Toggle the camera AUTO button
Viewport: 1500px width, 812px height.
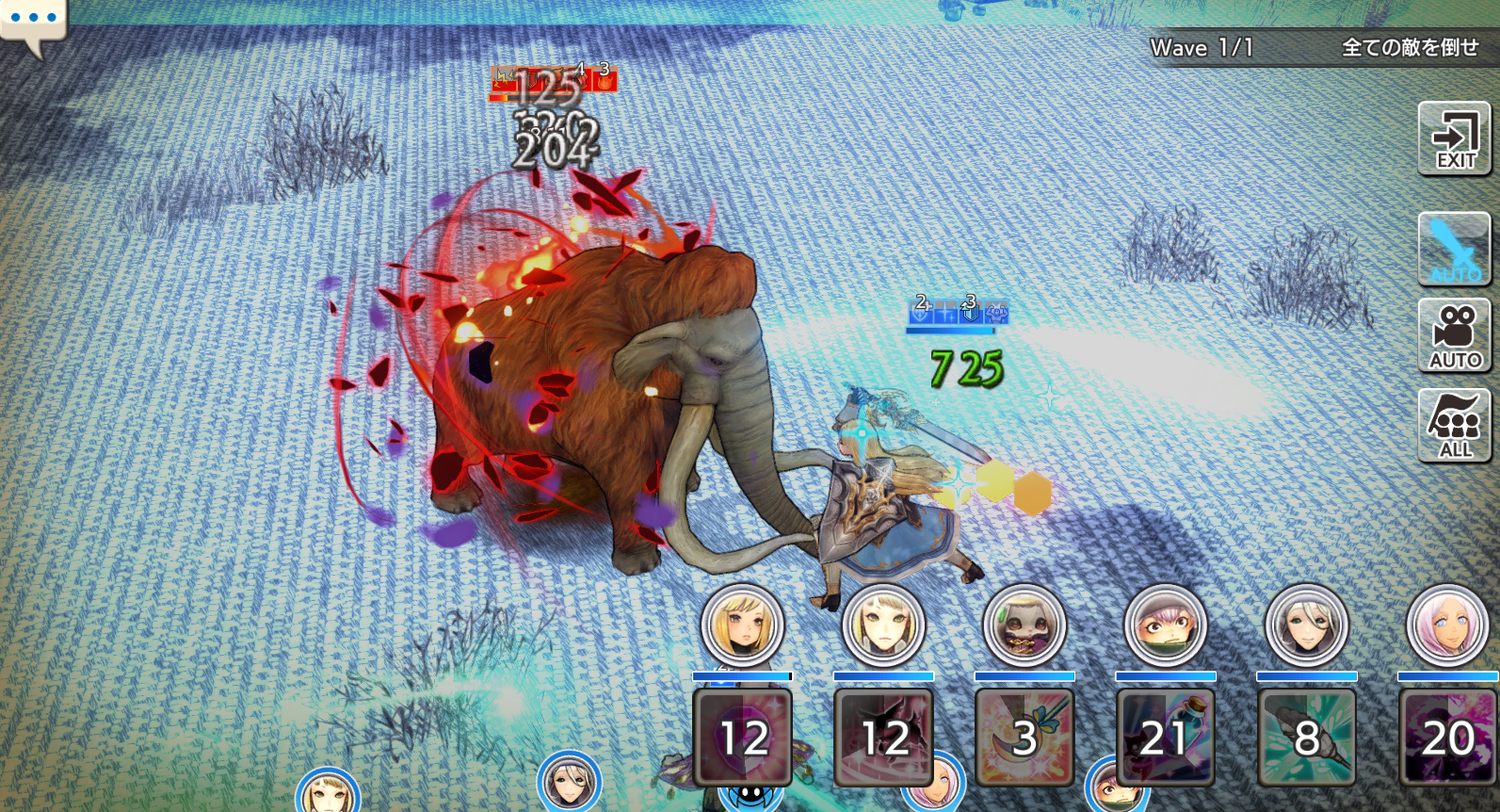click(x=1454, y=335)
